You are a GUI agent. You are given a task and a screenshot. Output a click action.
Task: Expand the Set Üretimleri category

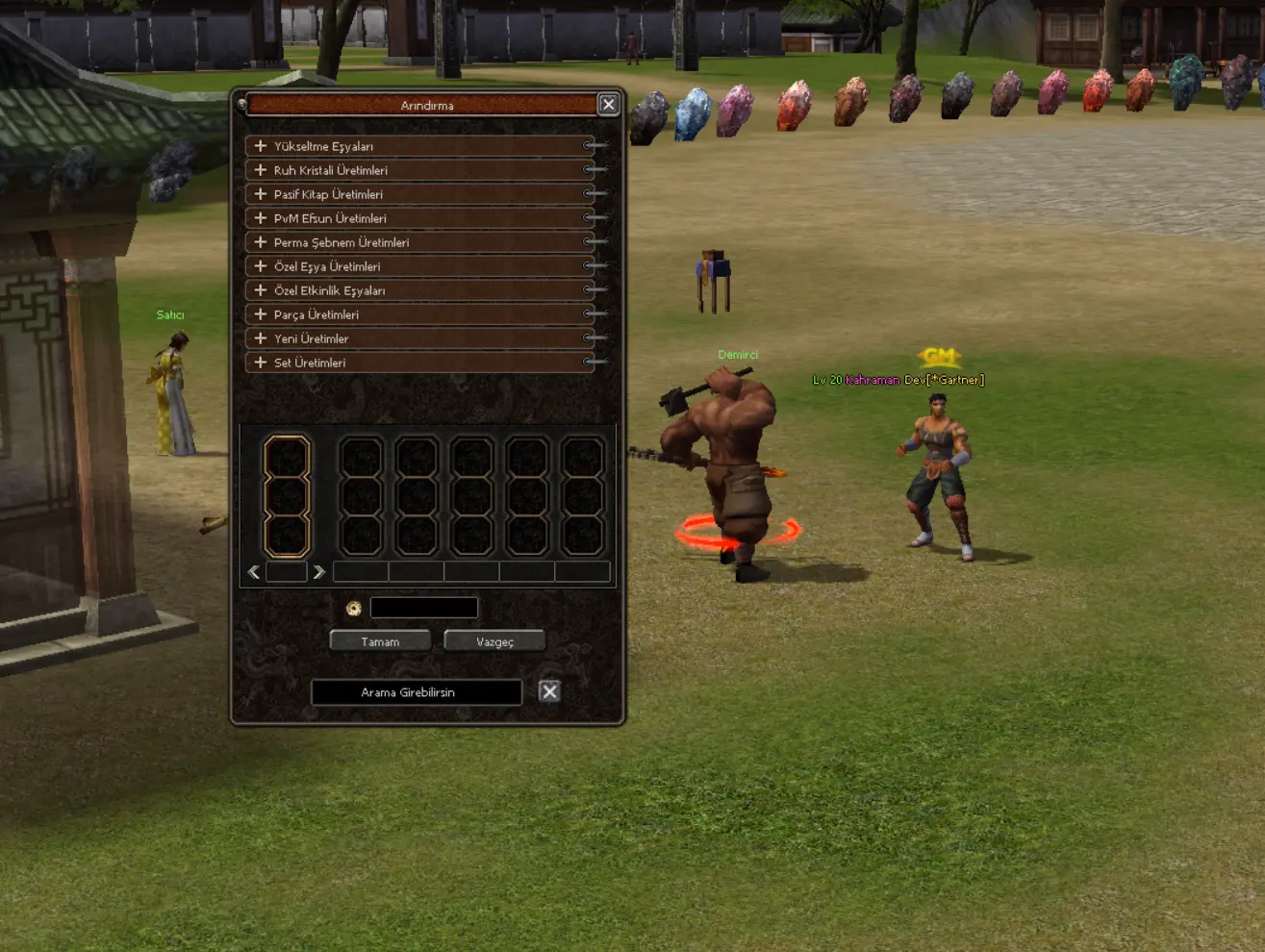[261, 363]
